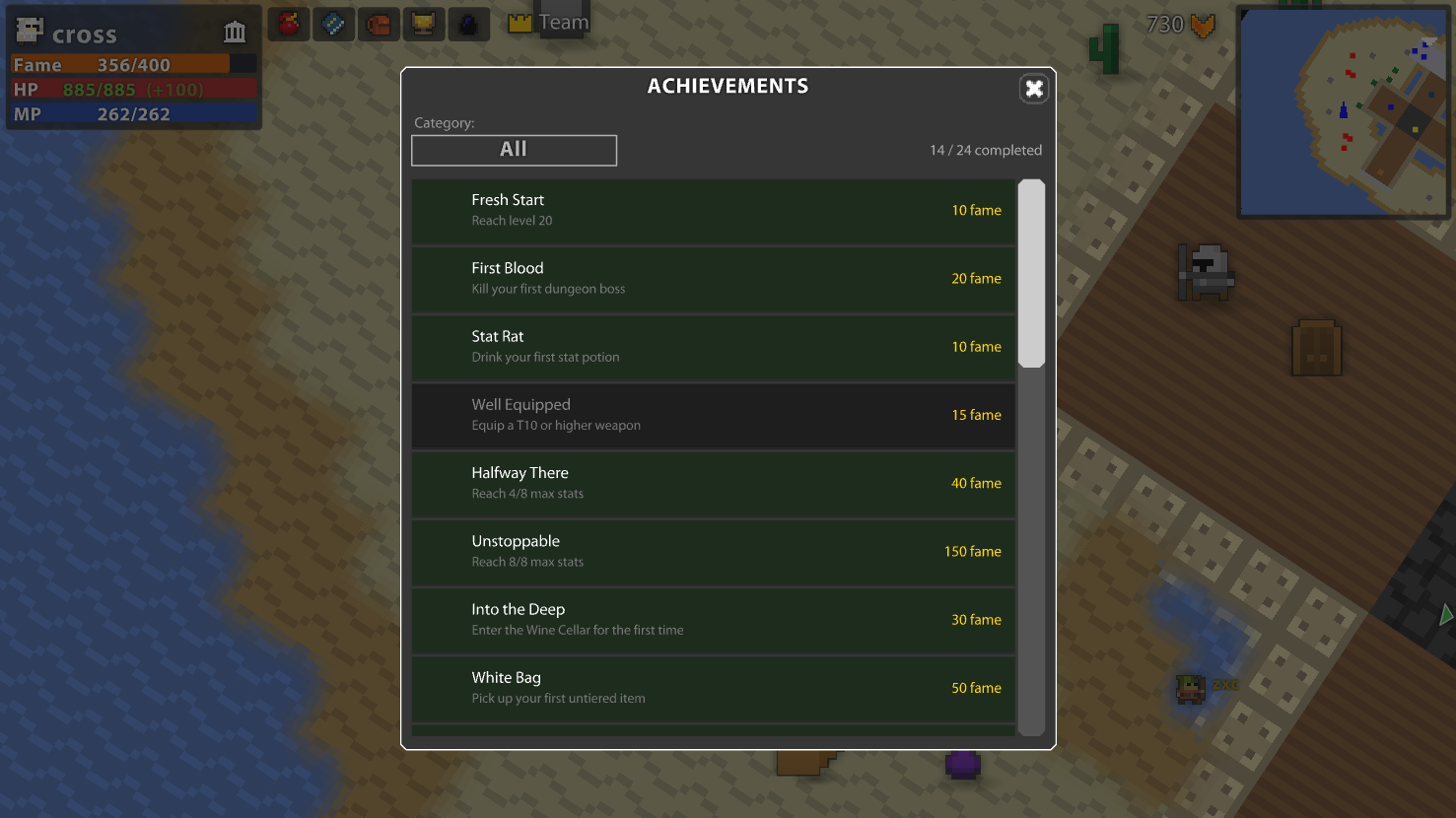Click the Fame progress bar

(133, 64)
